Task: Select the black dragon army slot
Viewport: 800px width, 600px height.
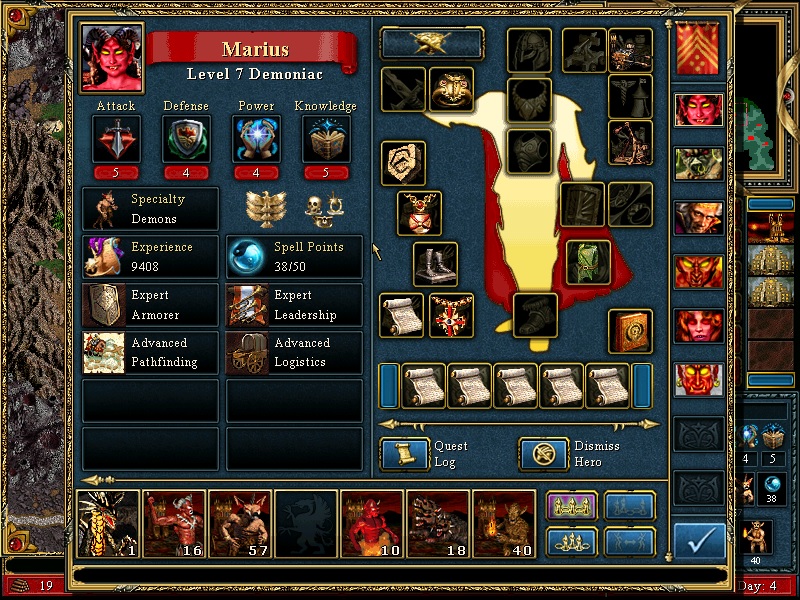Action: pos(108,523)
